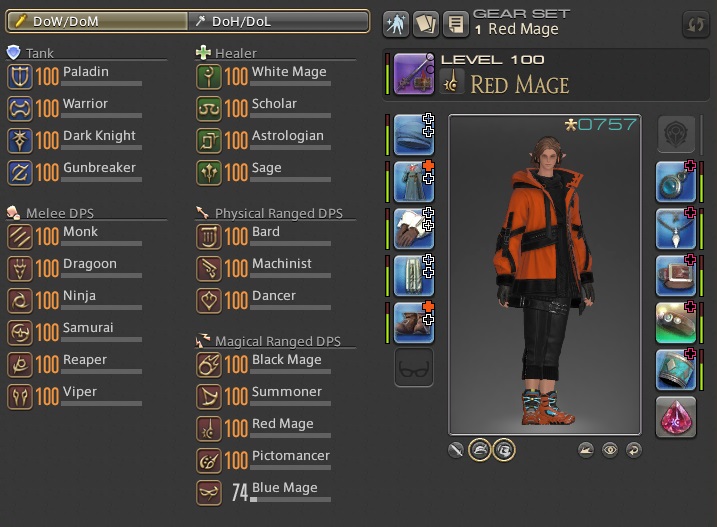Click the empty glasses facewear slot
The height and width of the screenshot is (527, 717).
click(x=414, y=368)
